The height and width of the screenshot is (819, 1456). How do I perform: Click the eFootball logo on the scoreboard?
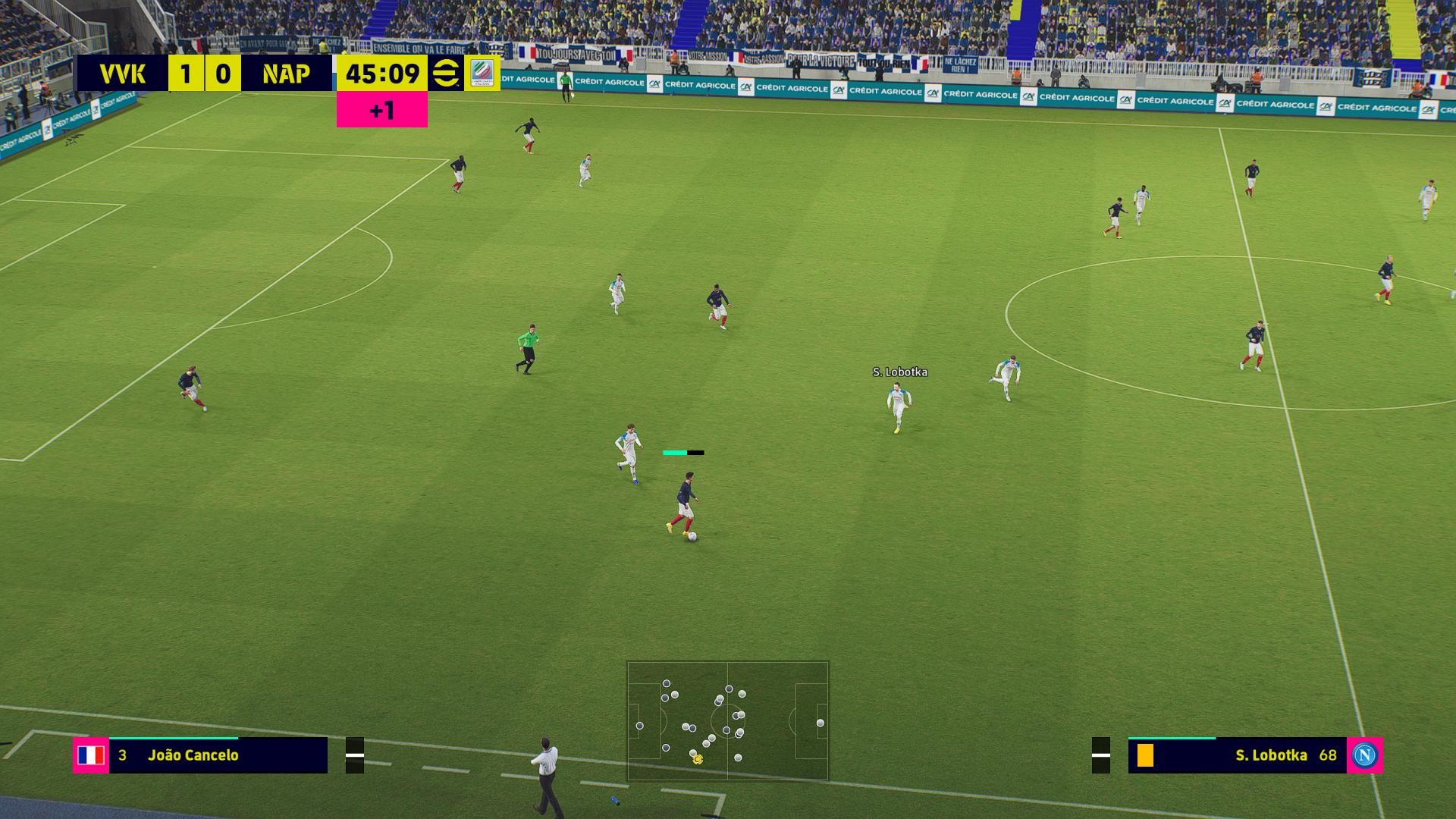point(446,74)
